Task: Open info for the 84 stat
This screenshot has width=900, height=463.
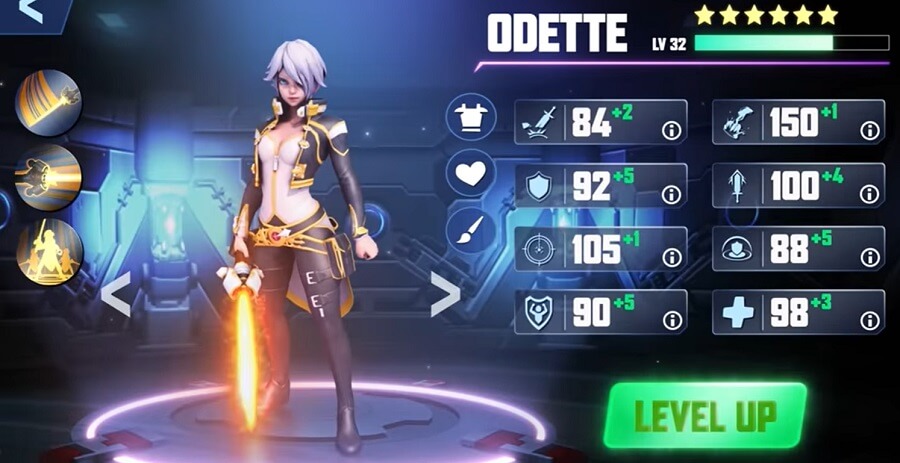Action: (x=672, y=130)
